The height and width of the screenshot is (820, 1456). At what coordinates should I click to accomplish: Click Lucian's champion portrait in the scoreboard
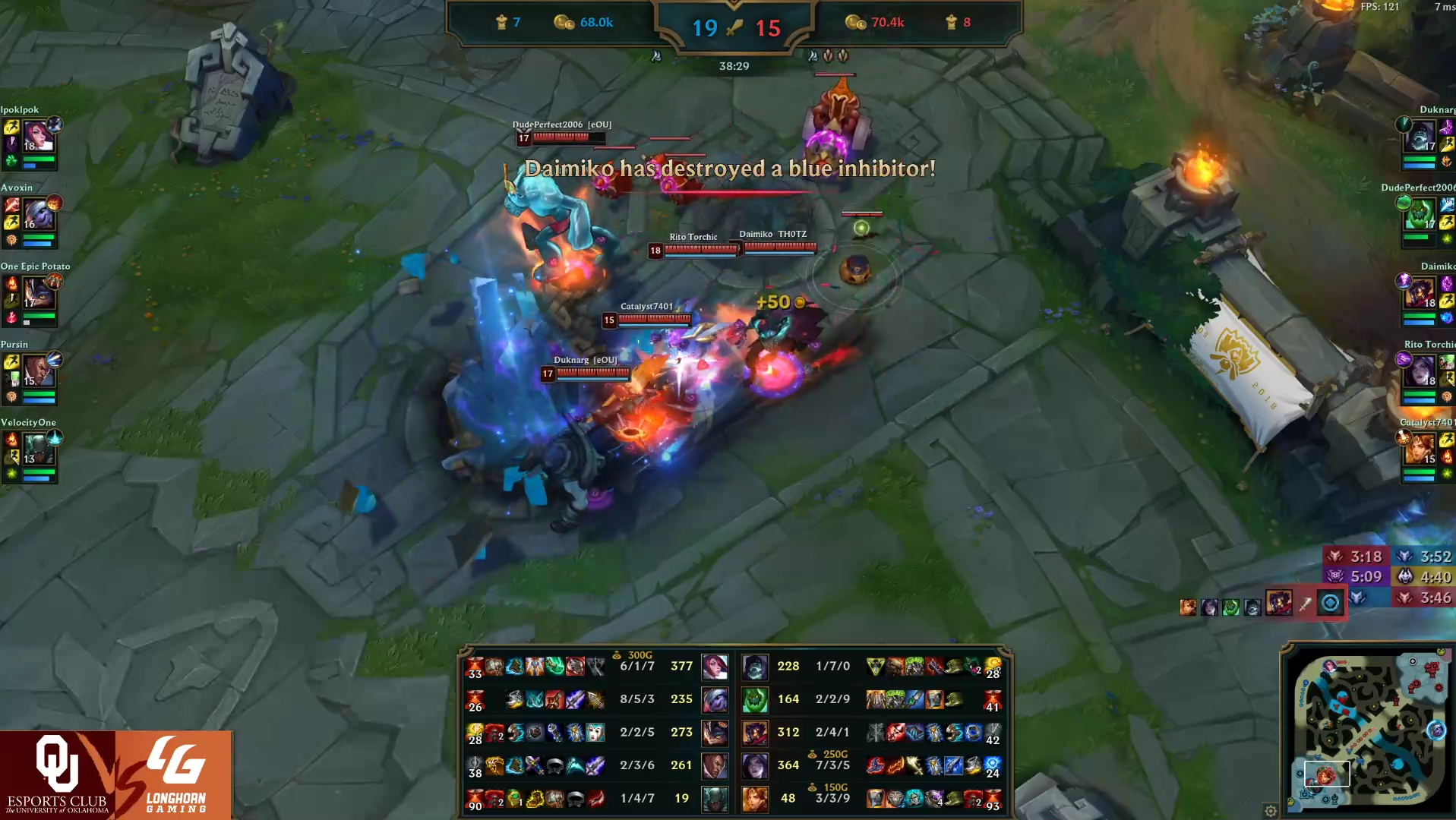pyautogui.click(x=715, y=767)
